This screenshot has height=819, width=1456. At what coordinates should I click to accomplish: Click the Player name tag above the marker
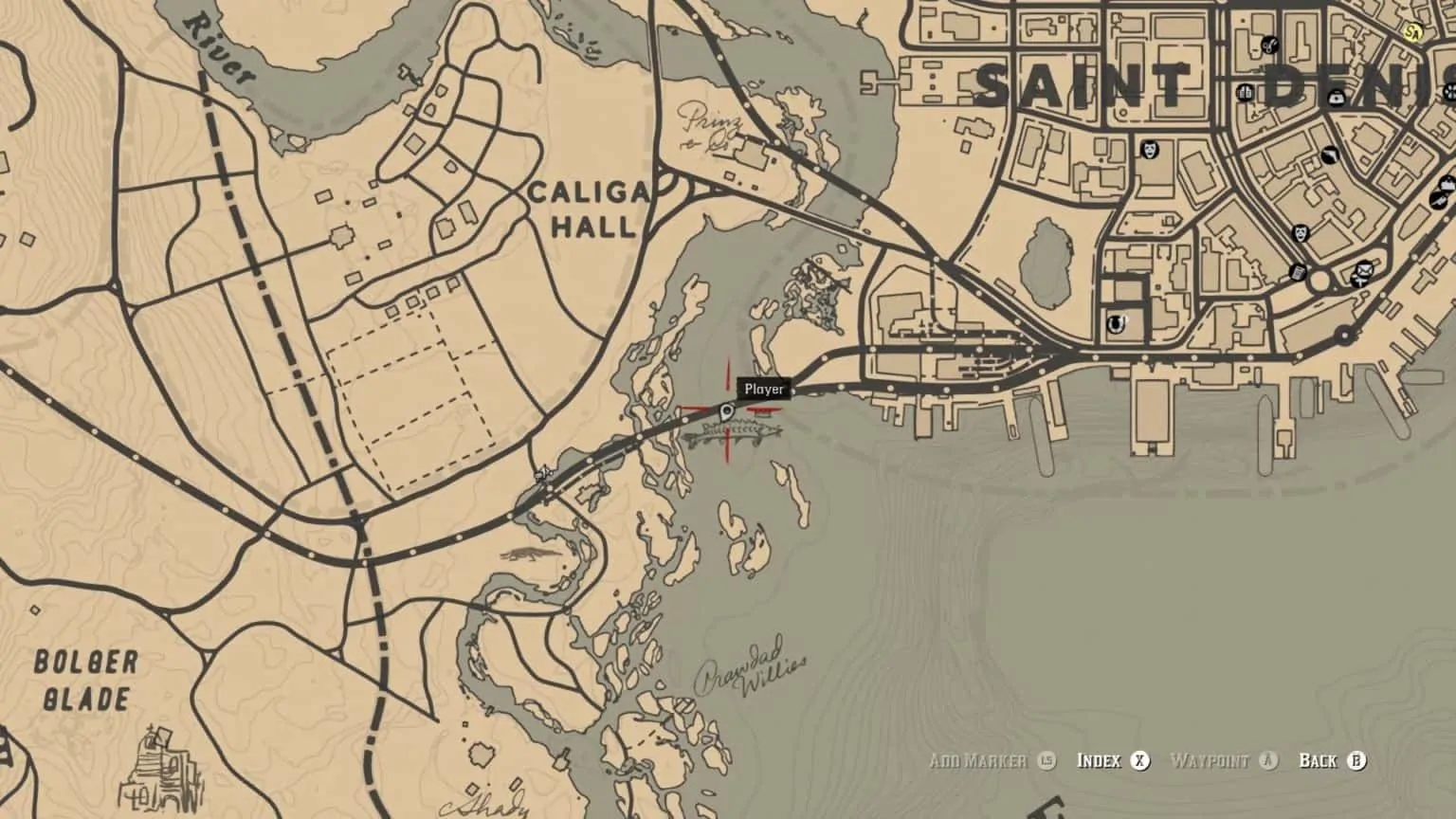(x=764, y=389)
